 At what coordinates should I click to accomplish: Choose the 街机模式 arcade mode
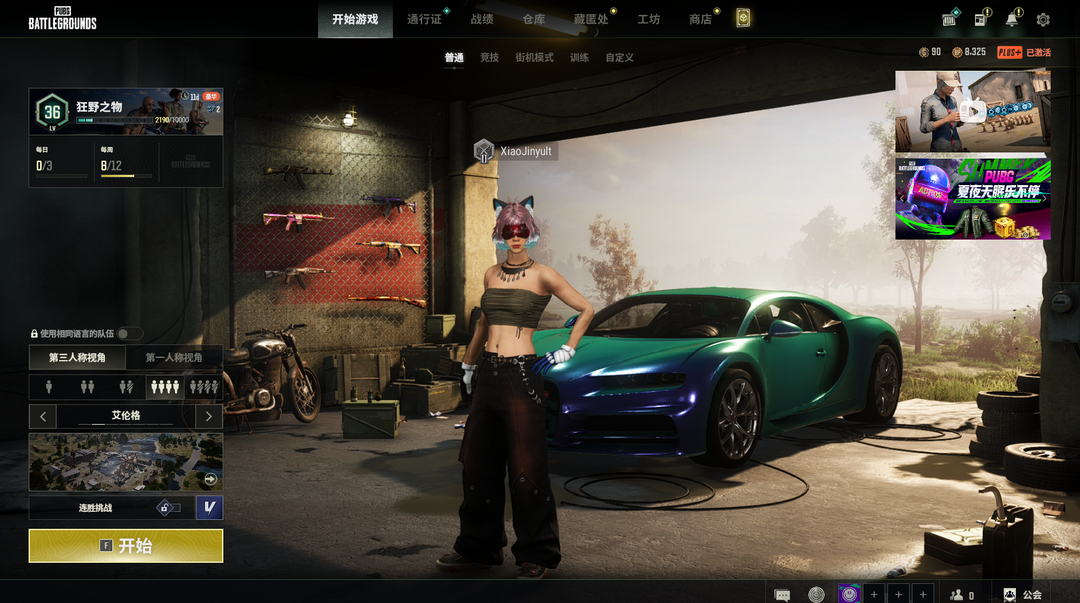point(534,58)
